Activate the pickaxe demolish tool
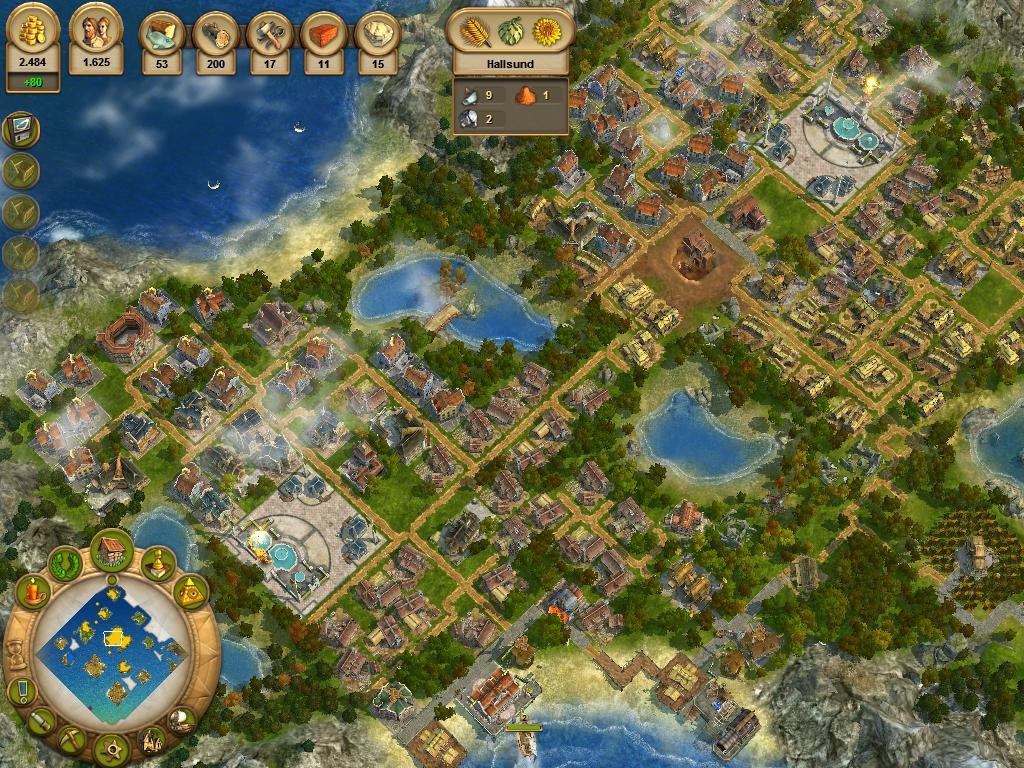The width and height of the screenshot is (1024, 768). tap(73, 739)
